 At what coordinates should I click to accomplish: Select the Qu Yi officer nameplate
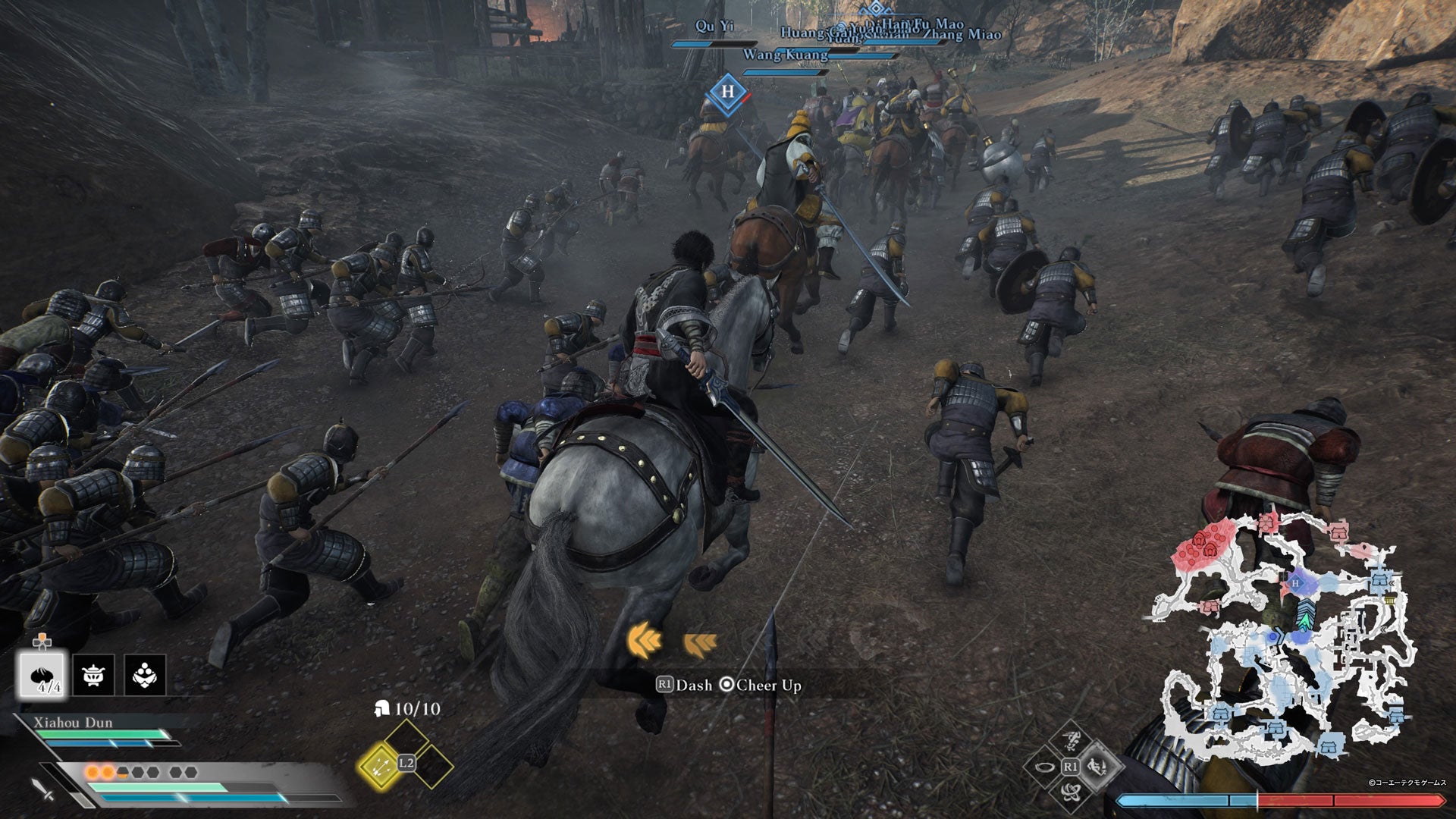tap(716, 26)
